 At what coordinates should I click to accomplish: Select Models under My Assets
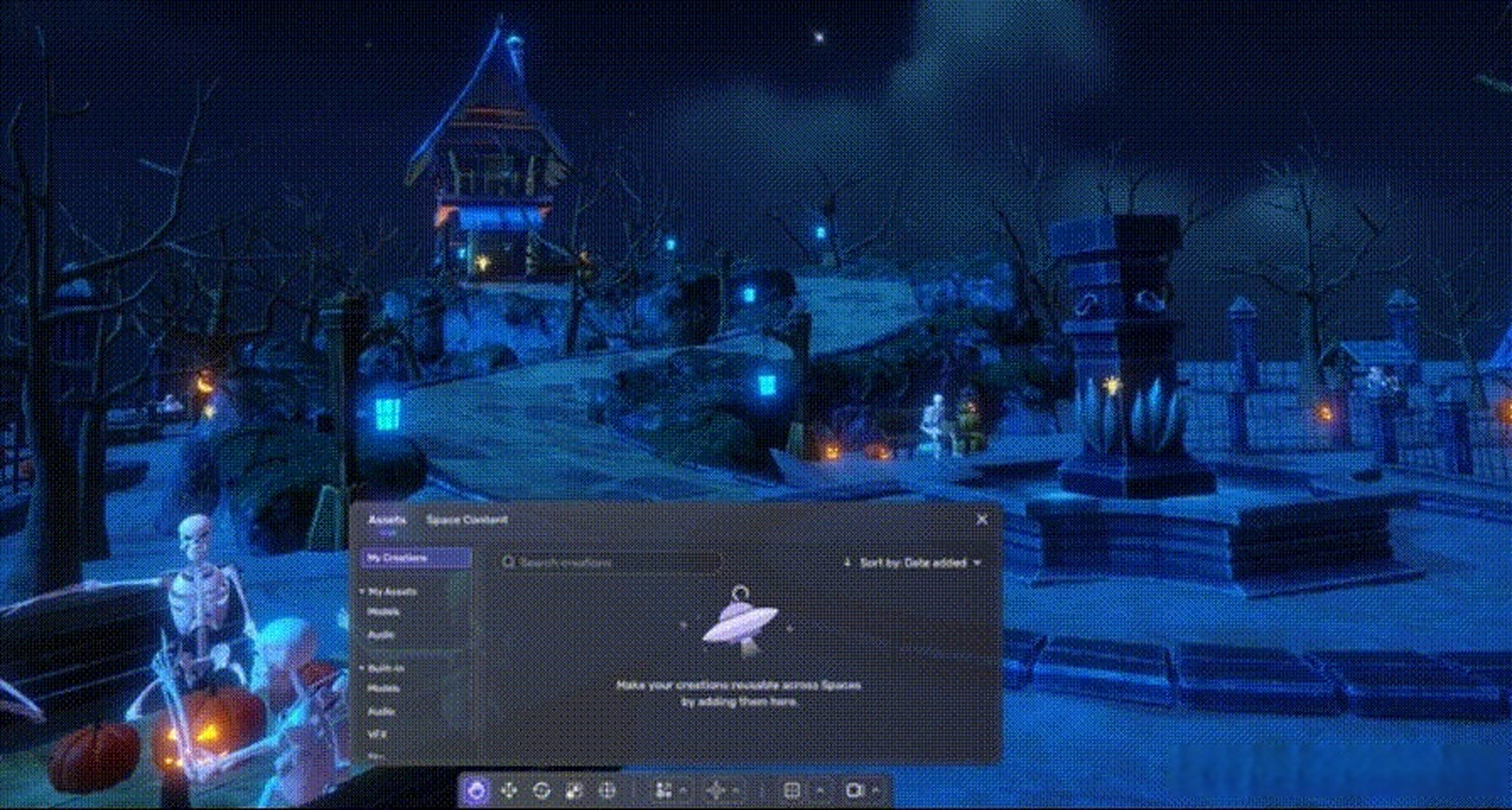[384, 612]
